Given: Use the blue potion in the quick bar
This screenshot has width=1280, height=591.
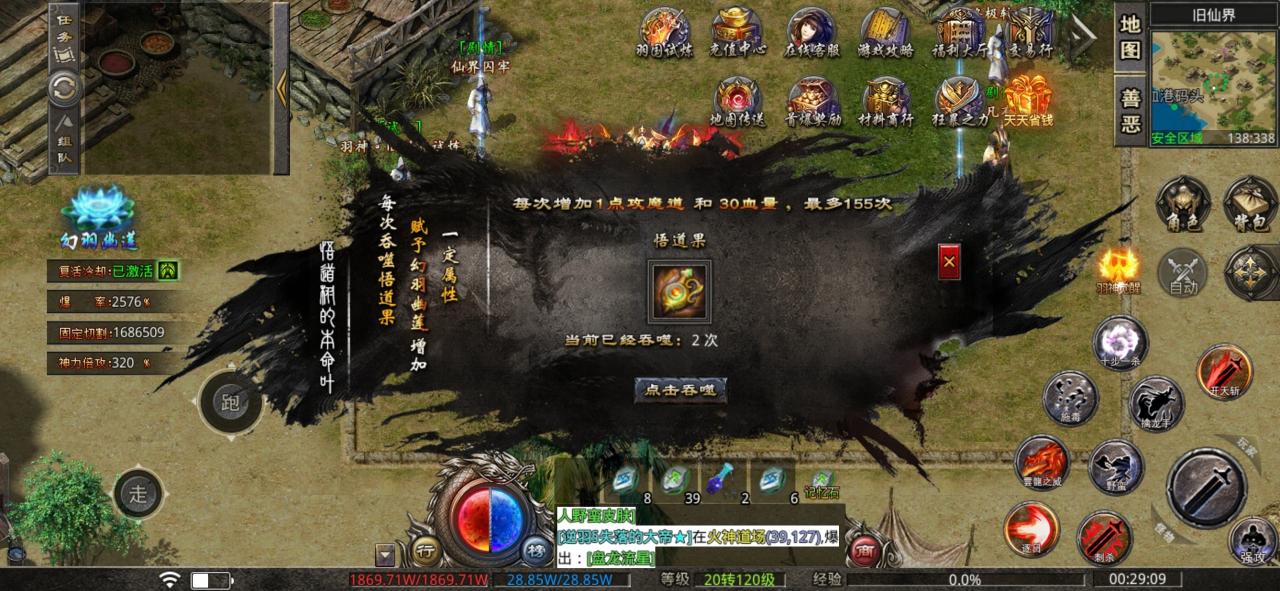Looking at the screenshot, I should pos(714,482).
